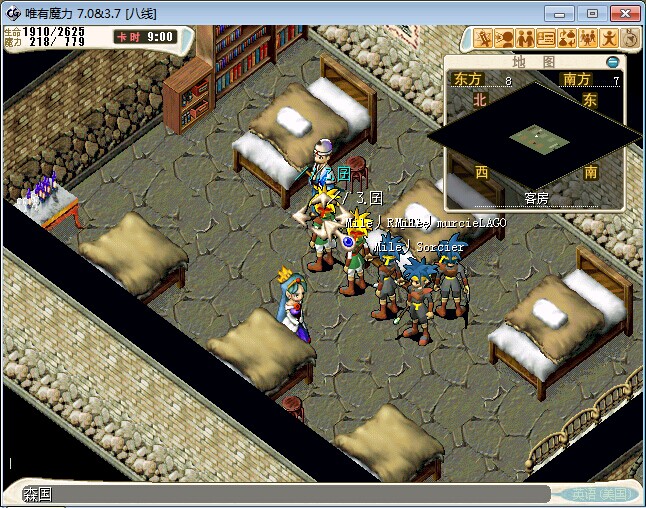Close the game window

[x=623, y=13]
